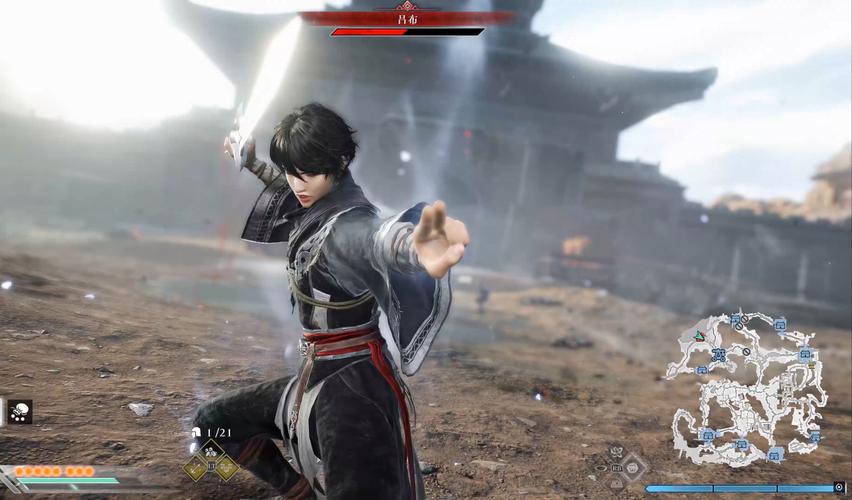
Task: Select the siege cart marker on the minimap
Action: [718, 355]
